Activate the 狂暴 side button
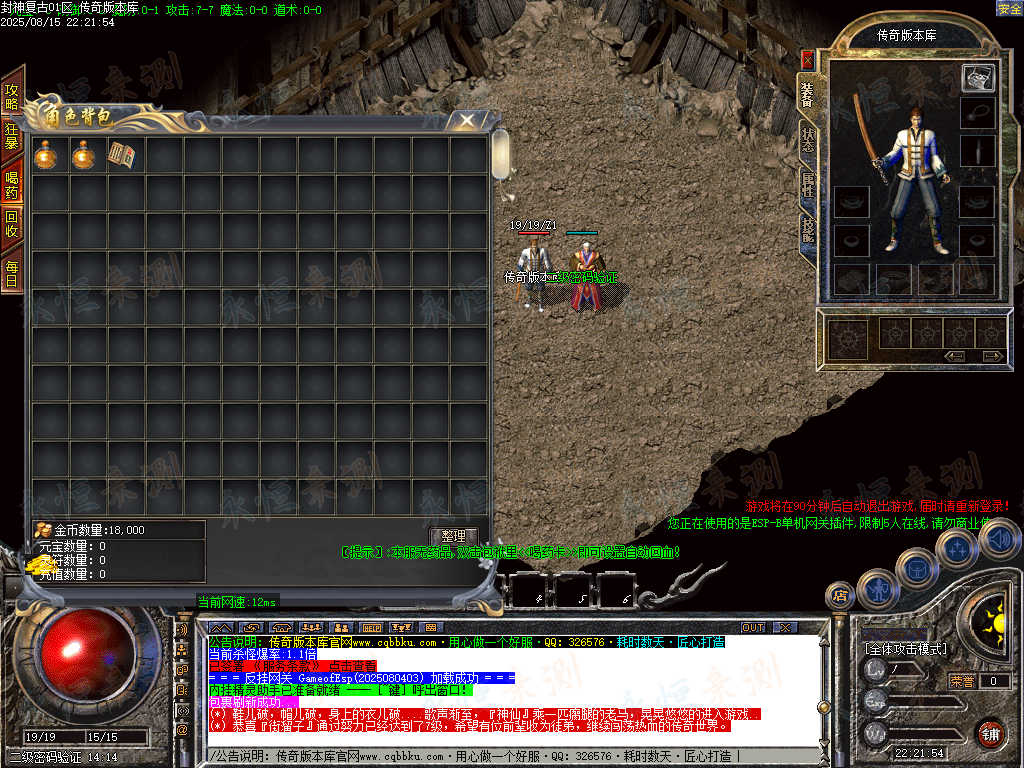 click(12, 136)
